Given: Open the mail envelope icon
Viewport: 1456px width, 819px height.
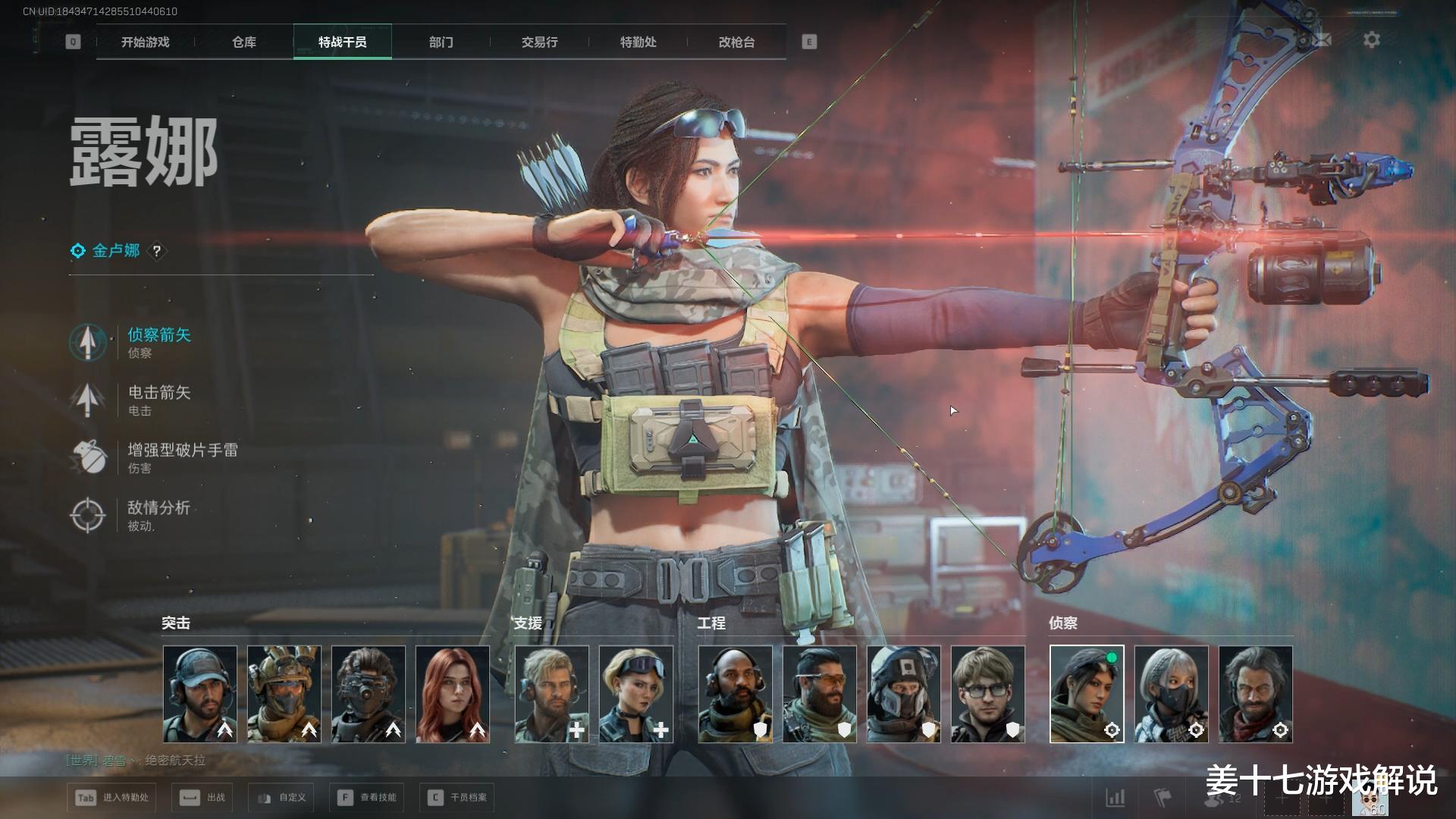Looking at the screenshot, I should [1323, 39].
